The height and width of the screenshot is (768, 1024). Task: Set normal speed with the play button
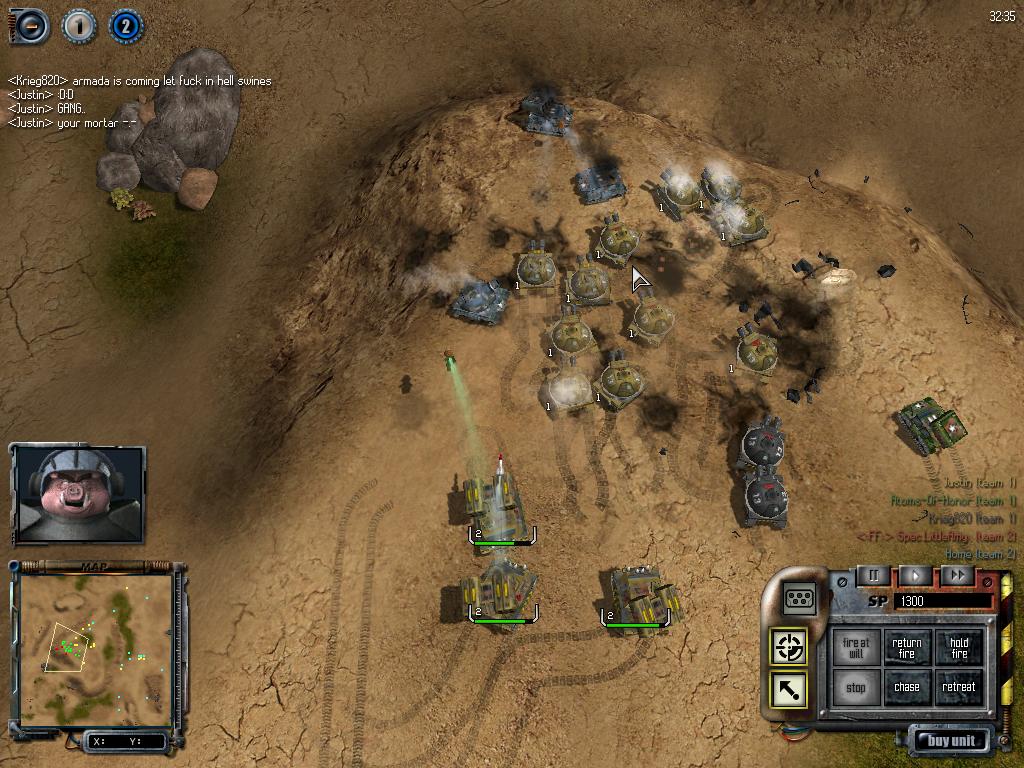pyautogui.click(x=915, y=575)
